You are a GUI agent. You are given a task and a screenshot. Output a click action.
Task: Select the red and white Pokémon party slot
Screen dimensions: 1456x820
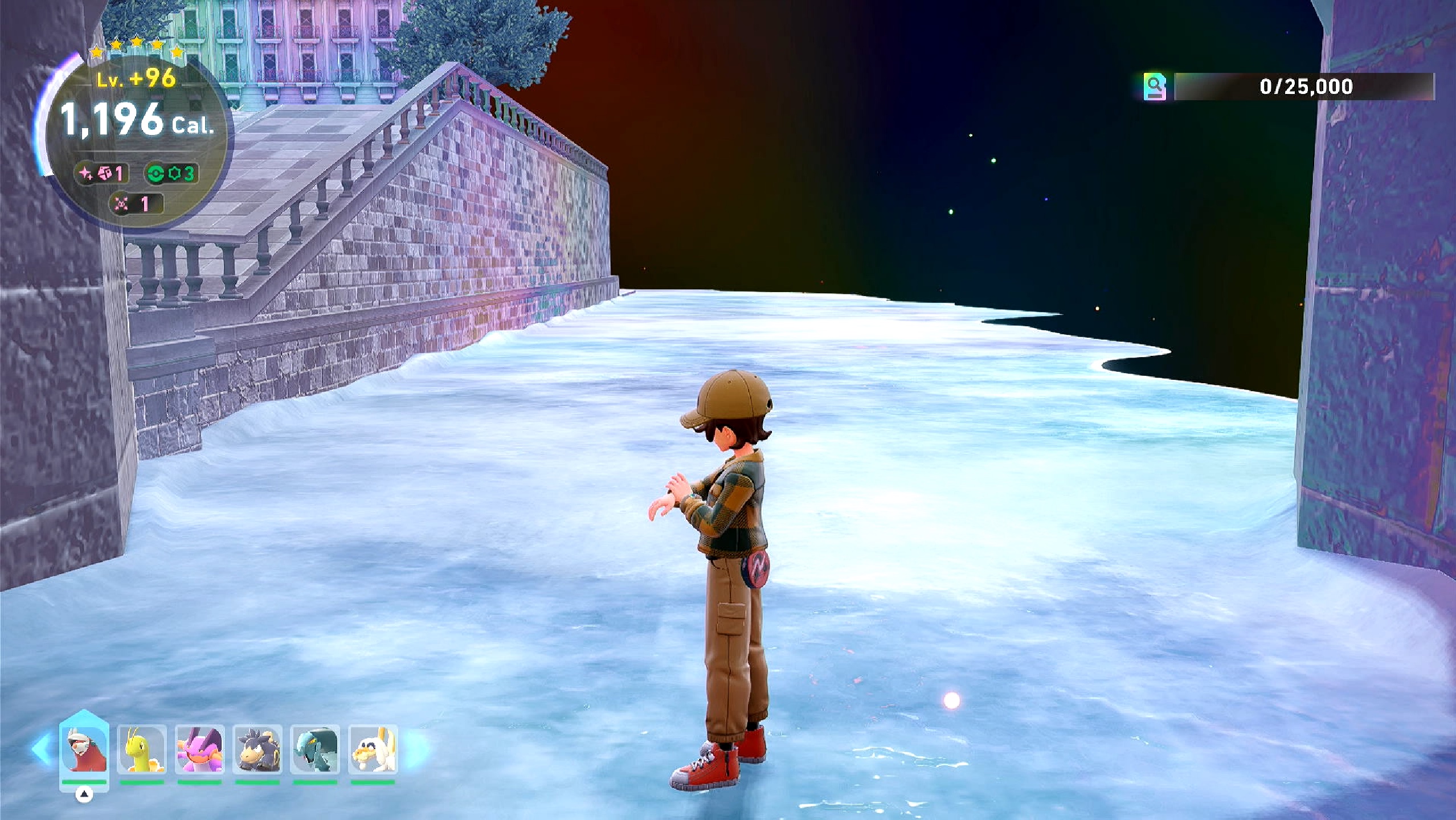click(84, 749)
